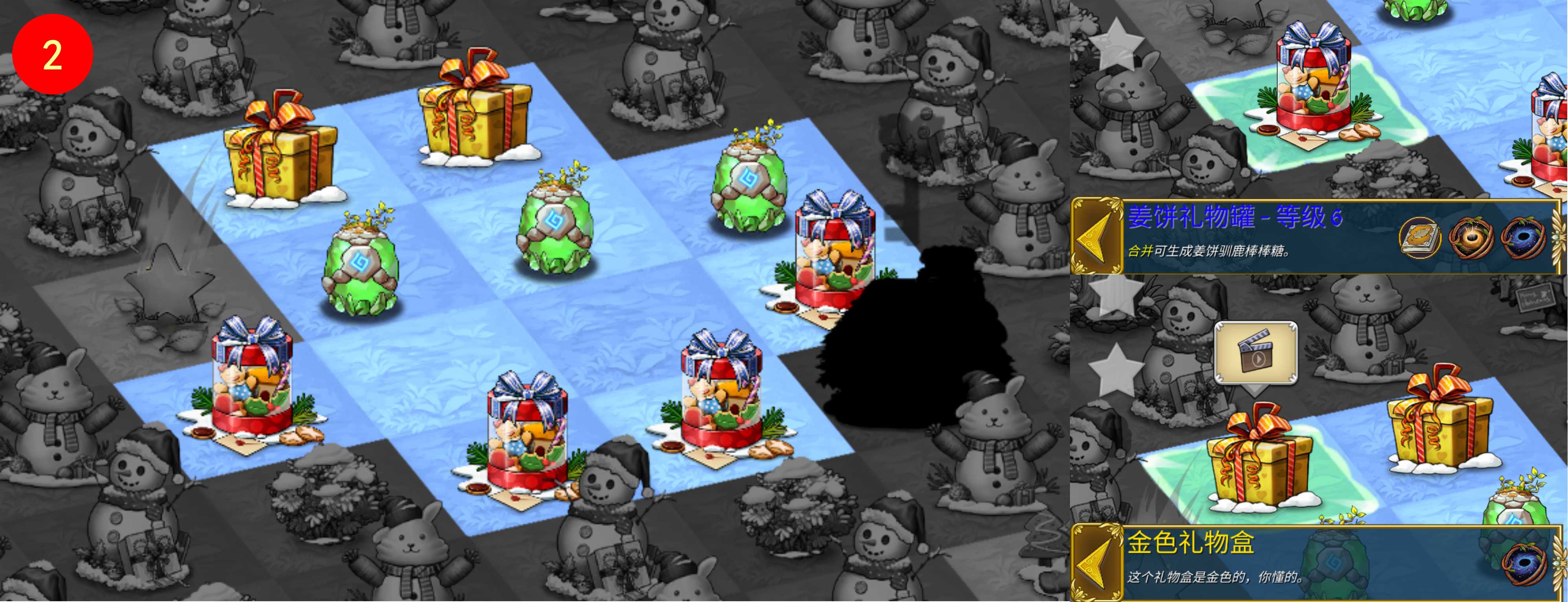
Task: Tap the red badge showing number 2
Action: [x=53, y=53]
